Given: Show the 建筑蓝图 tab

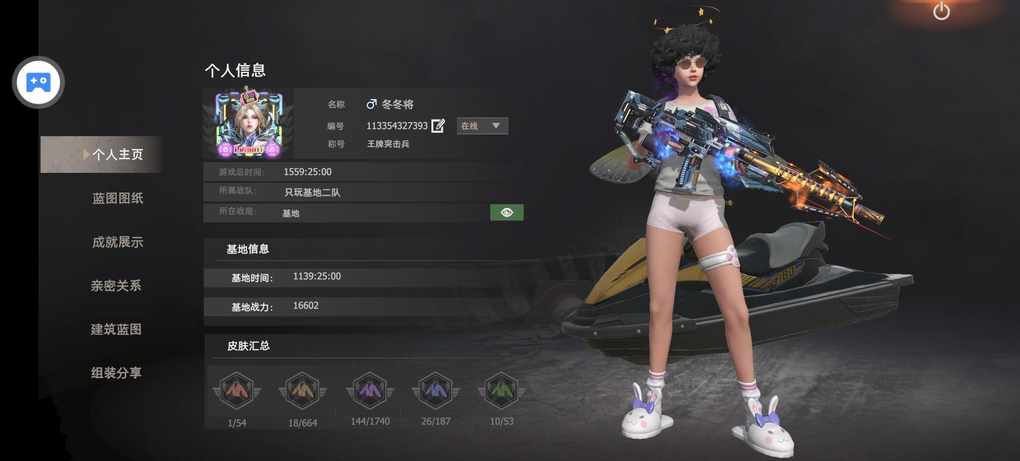Looking at the screenshot, I should click(x=116, y=329).
